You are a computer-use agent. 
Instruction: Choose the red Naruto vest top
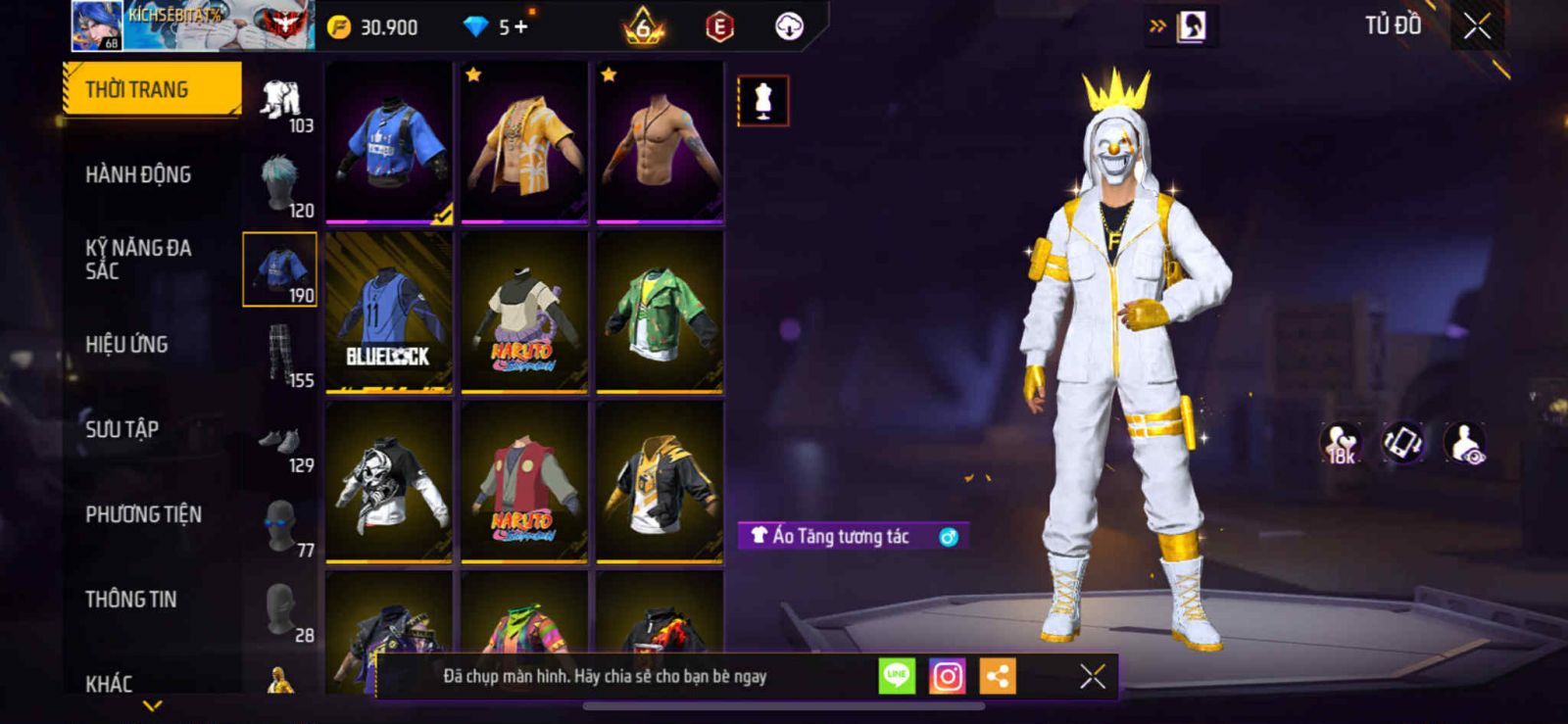coord(524,482)
